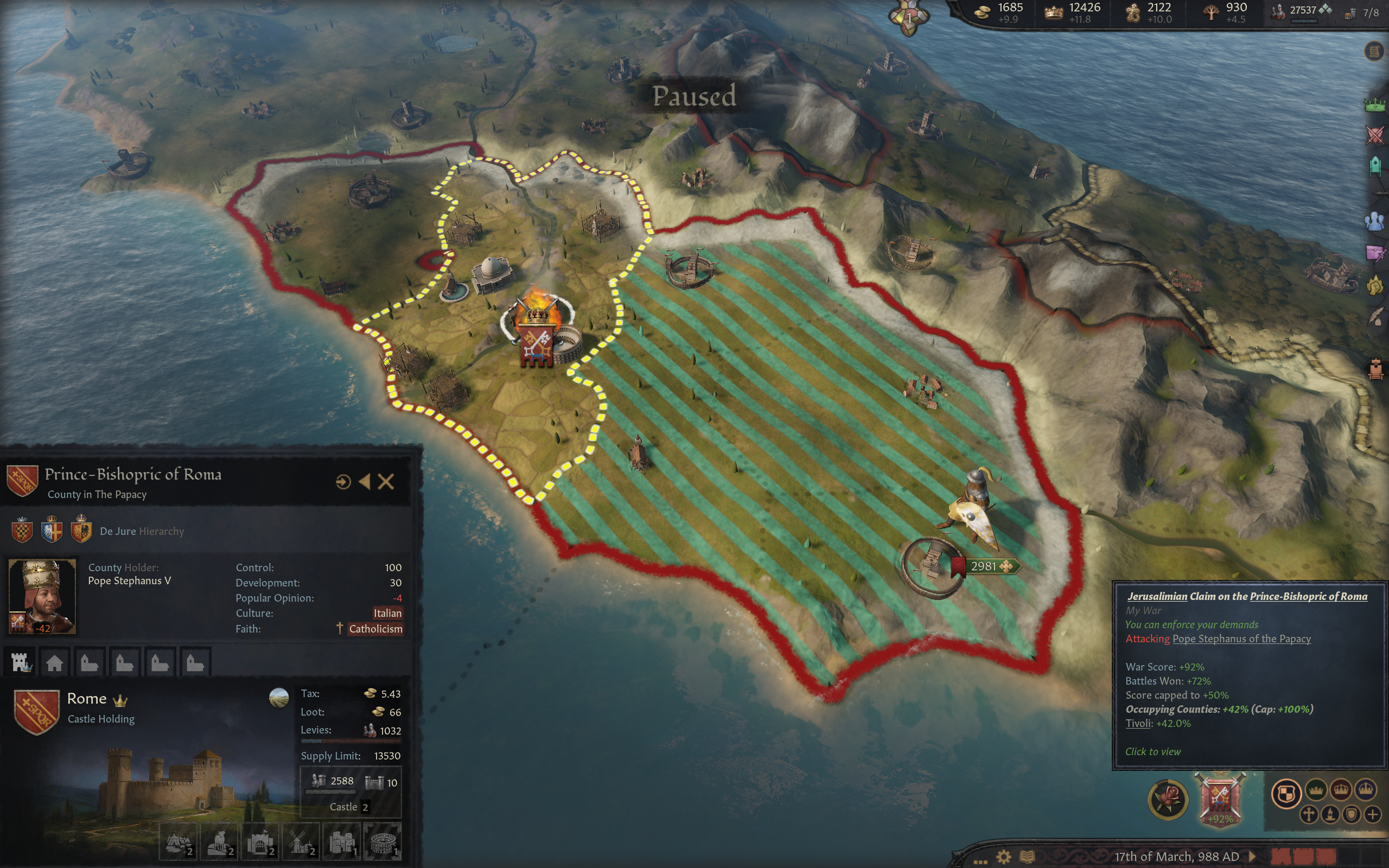The height and width of the screenshot is (868, 1389).
Task: Close the Prince-Bishopric of Roma panel
Action: [386, 482]
